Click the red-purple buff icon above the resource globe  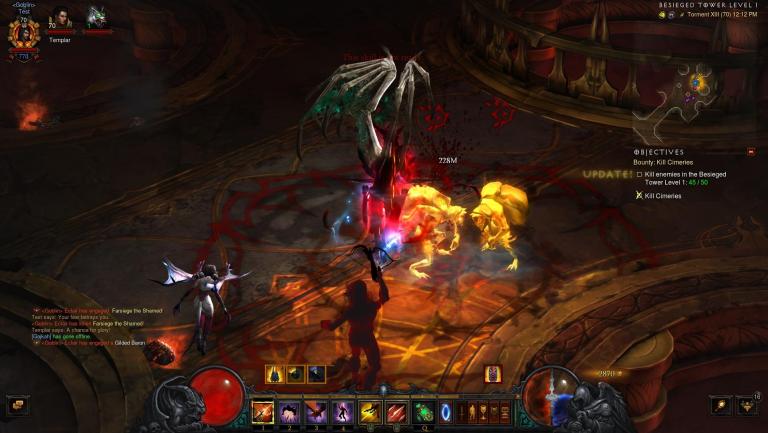click(x=493, y=374)
